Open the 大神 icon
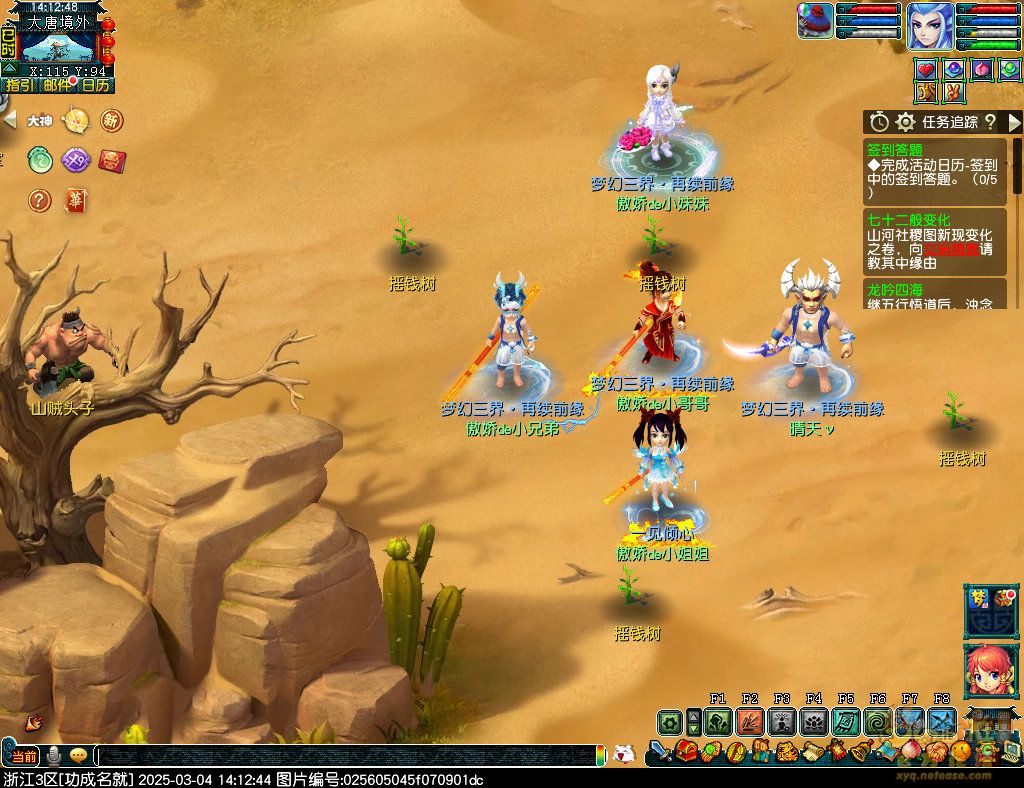Image resolution: width=1024 pixels, height=788 pixels. click(40, 121)
